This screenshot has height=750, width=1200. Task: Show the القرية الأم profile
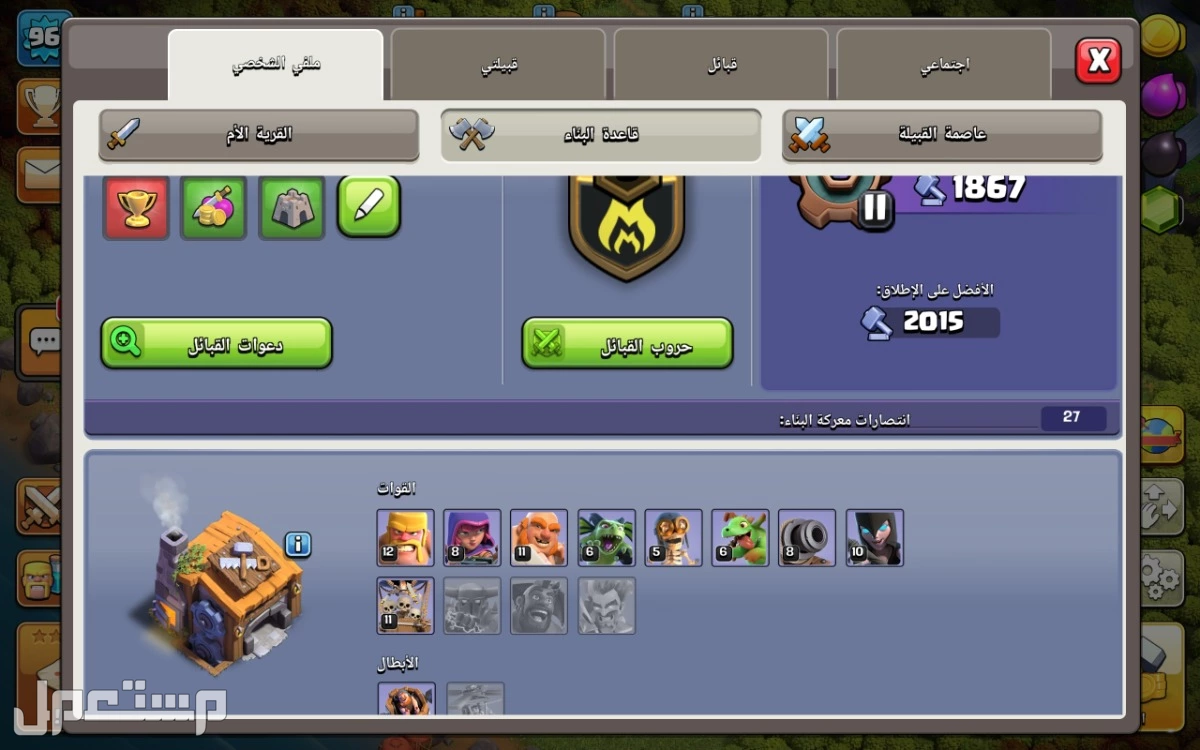pos(258,134)
